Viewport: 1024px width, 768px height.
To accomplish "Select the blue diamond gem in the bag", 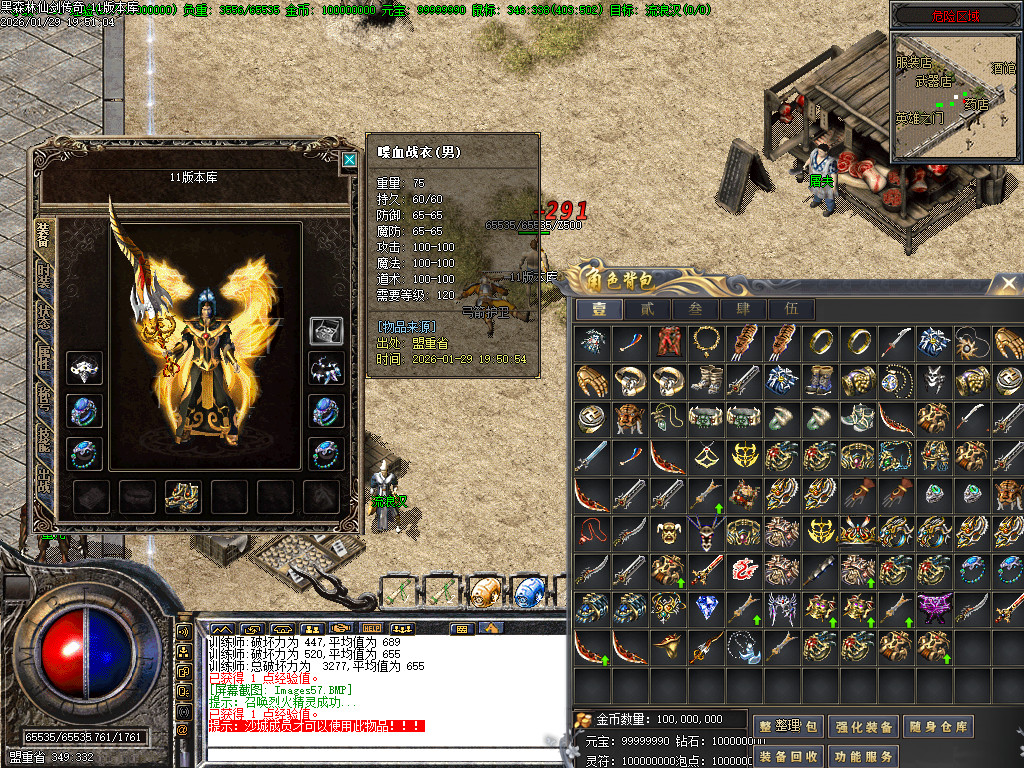I will click(x=708, y=608).
